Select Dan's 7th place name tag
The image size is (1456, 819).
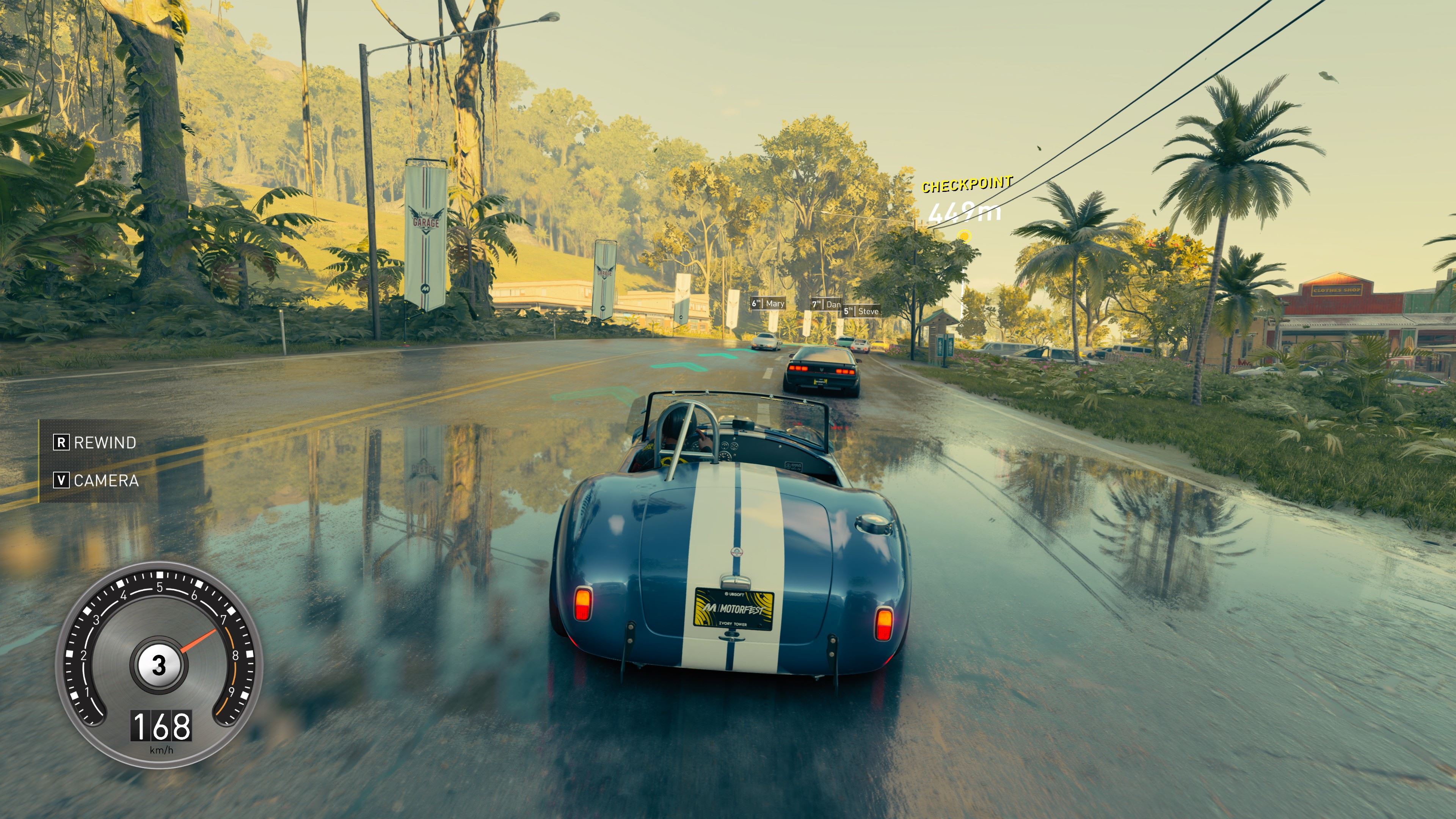[x=826, y=304]
